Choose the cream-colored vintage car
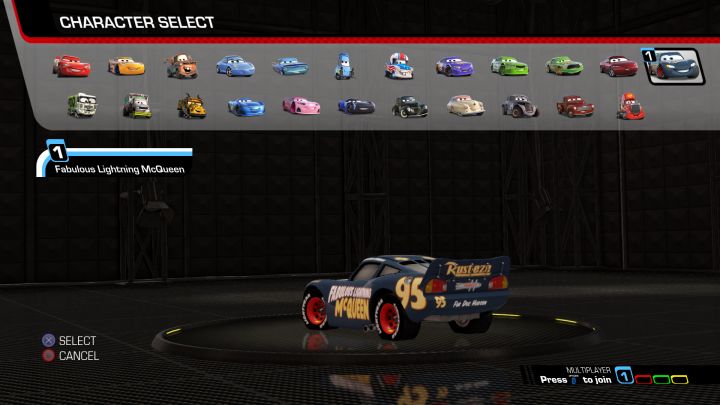 click(x=464, y=105)
